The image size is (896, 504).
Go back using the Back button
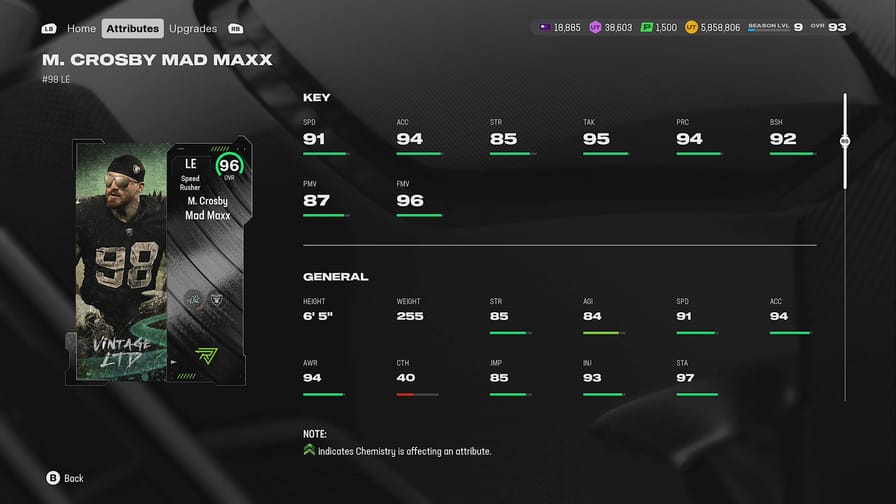click(x=65, y=478)
